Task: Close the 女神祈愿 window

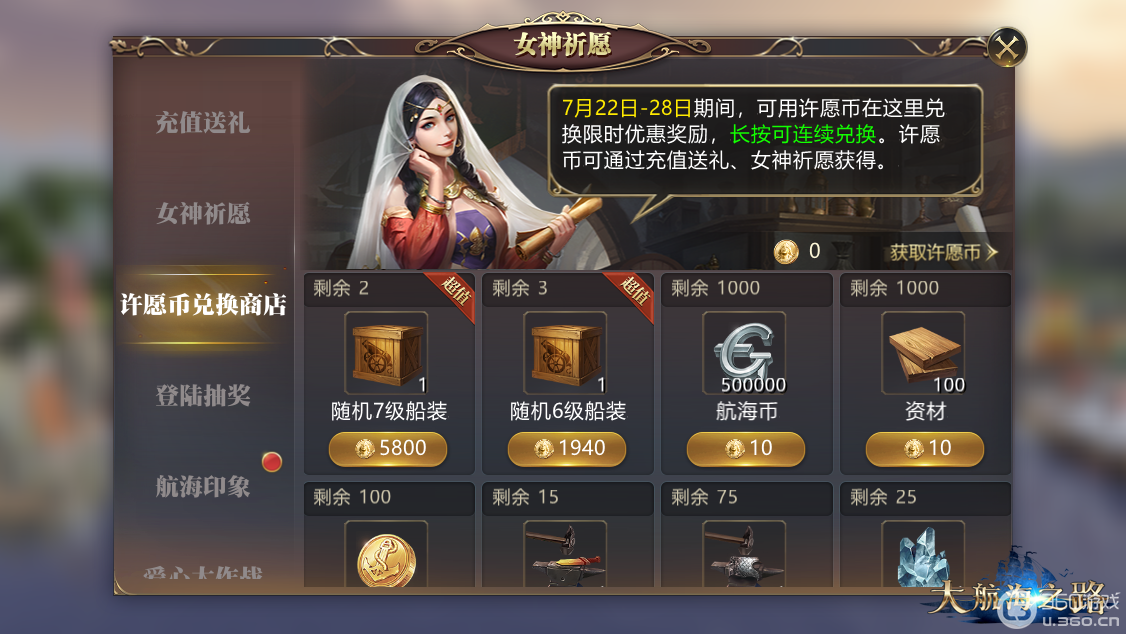Action: coord(1007,47)
